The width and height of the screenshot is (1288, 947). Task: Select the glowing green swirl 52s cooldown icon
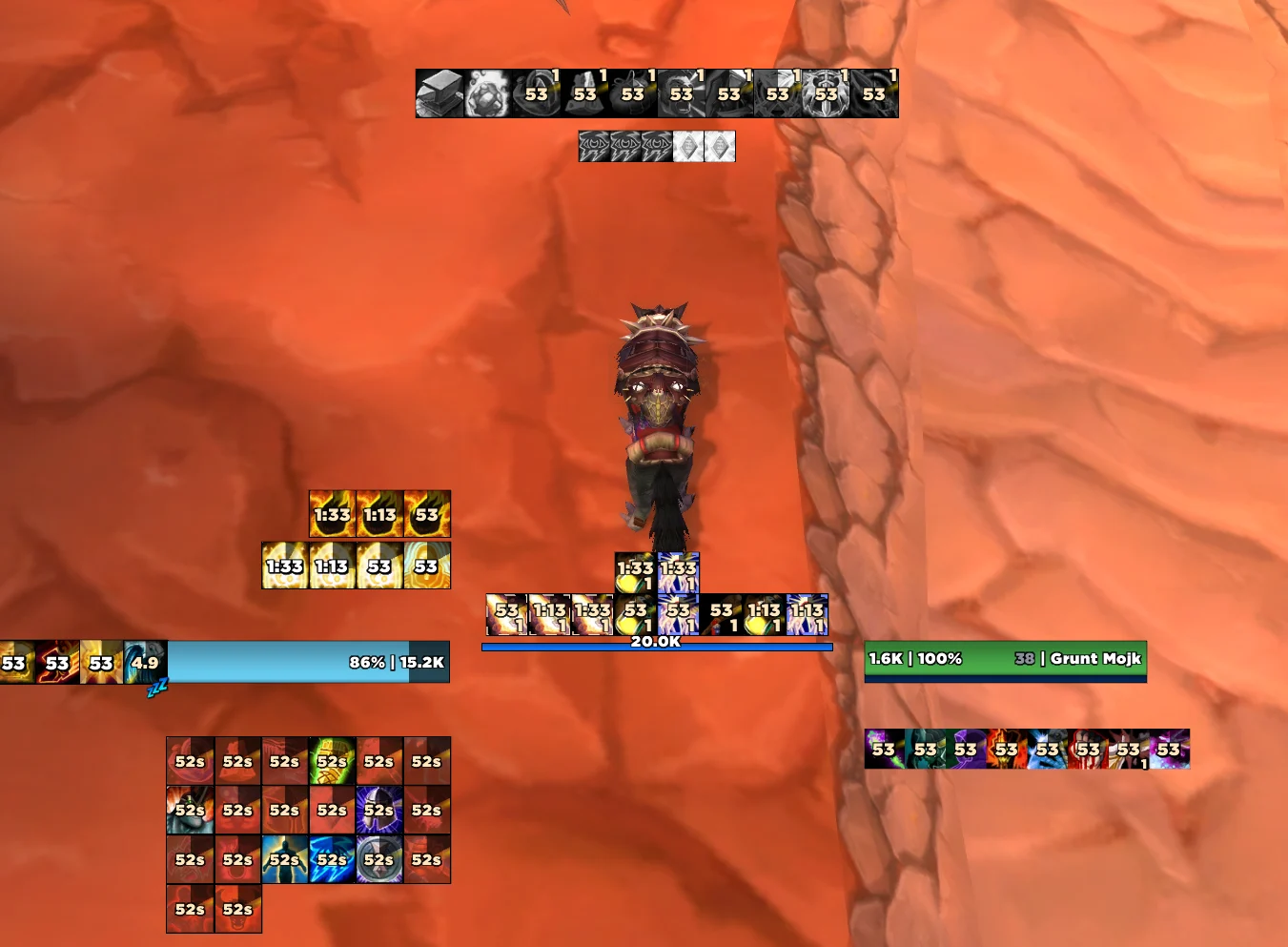(x=331, y=761)
